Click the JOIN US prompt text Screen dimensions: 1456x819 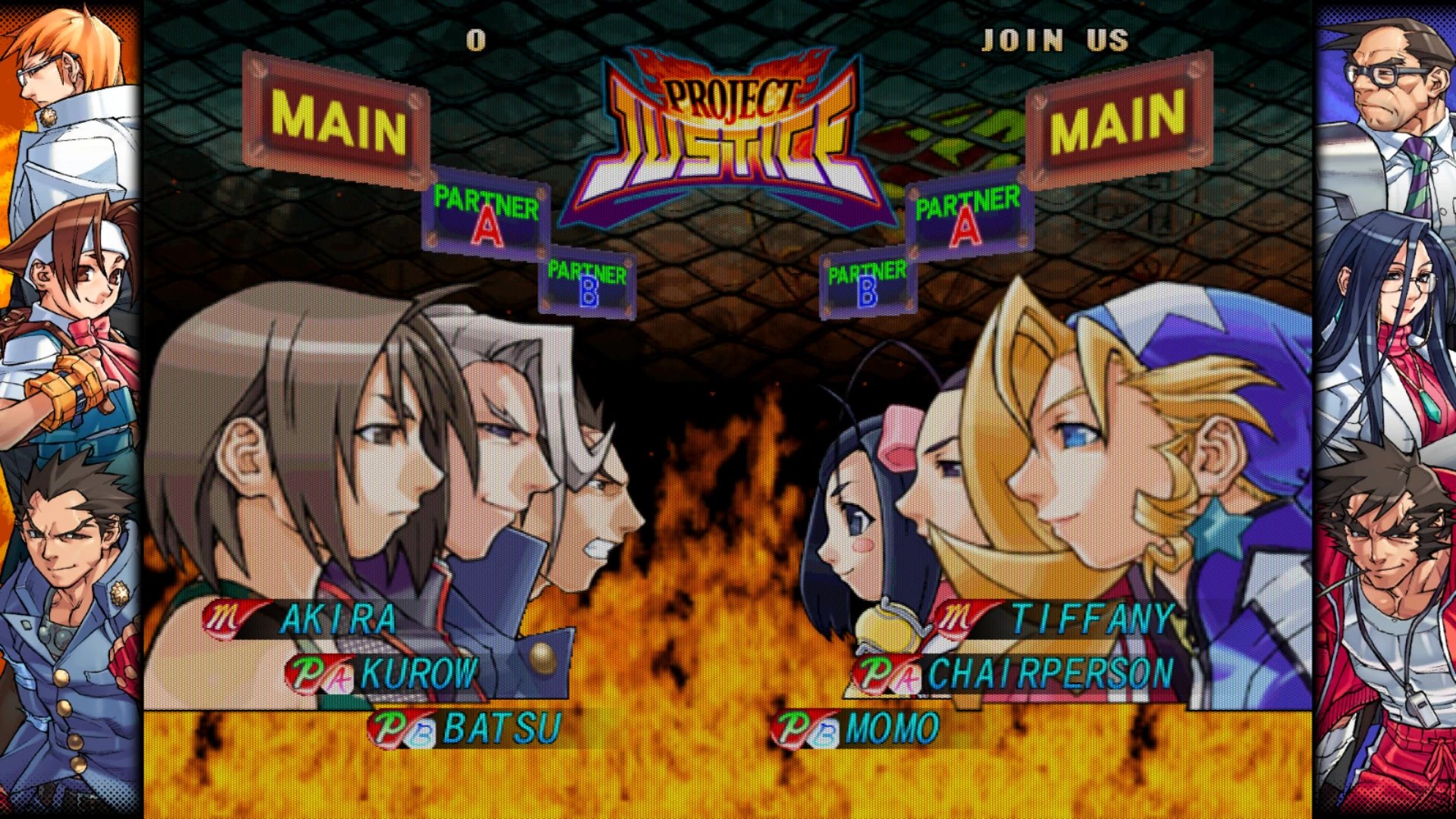1055,40
